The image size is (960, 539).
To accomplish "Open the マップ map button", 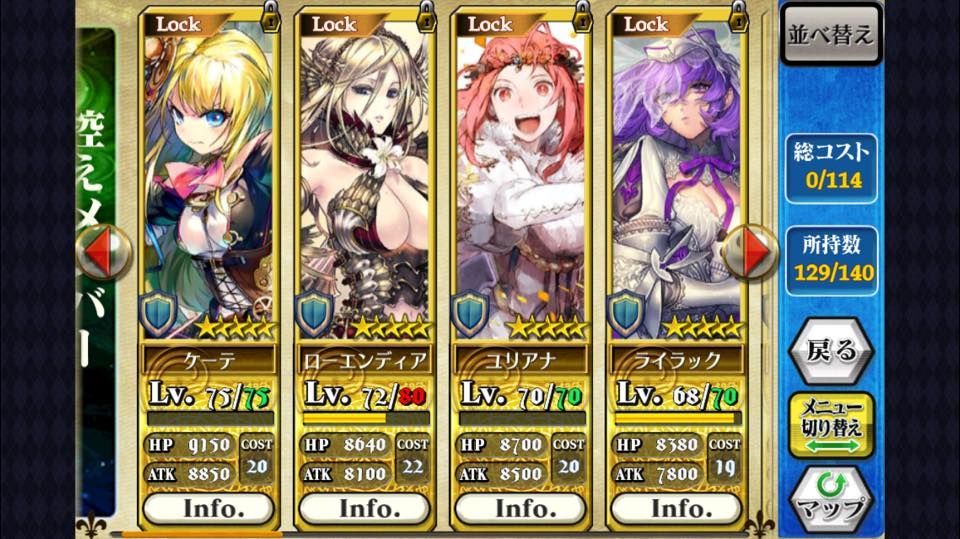I will (830, 497).
